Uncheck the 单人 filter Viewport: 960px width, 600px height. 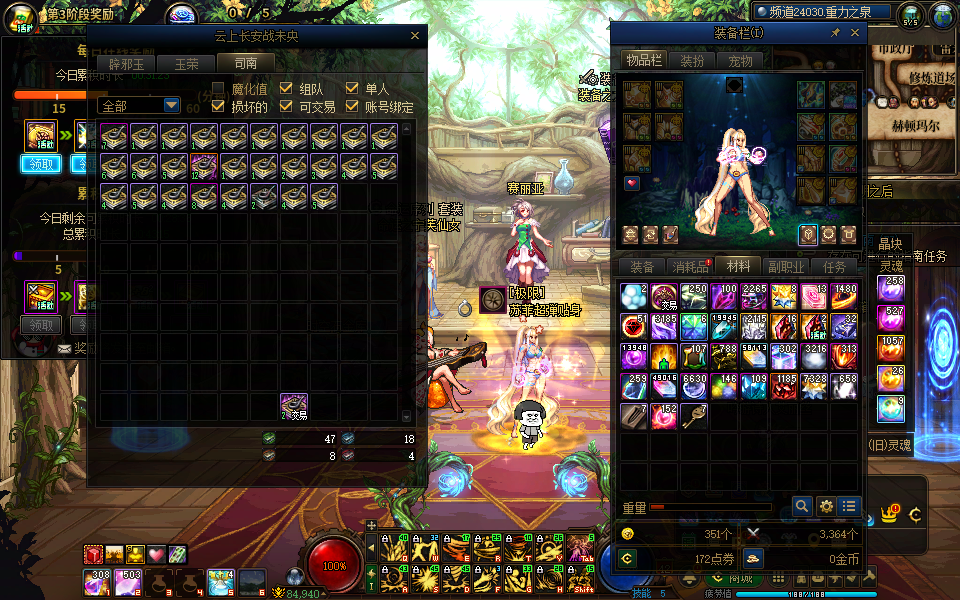coord(352,89)
